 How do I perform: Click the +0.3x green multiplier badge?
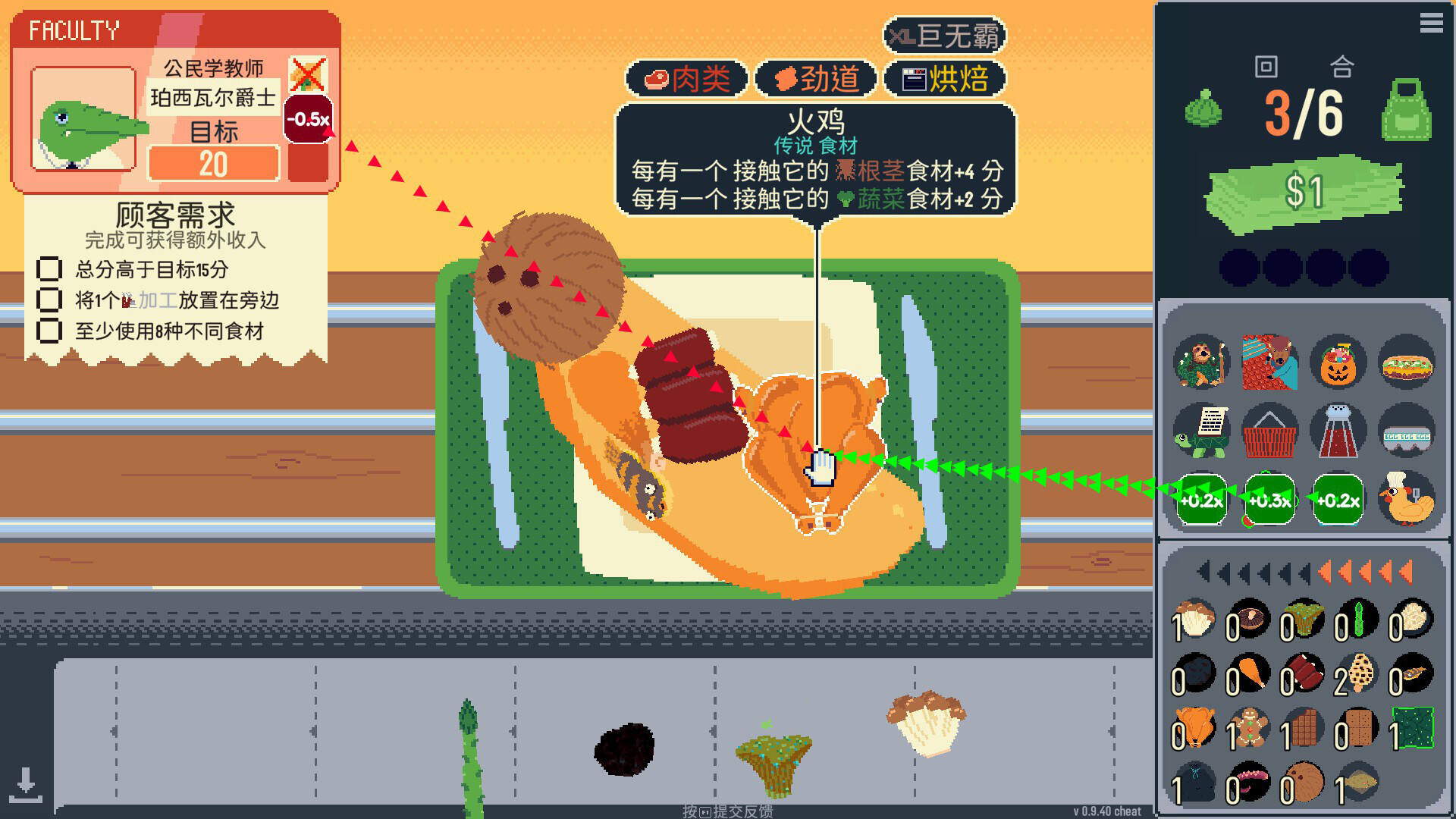coord(1269,500)
